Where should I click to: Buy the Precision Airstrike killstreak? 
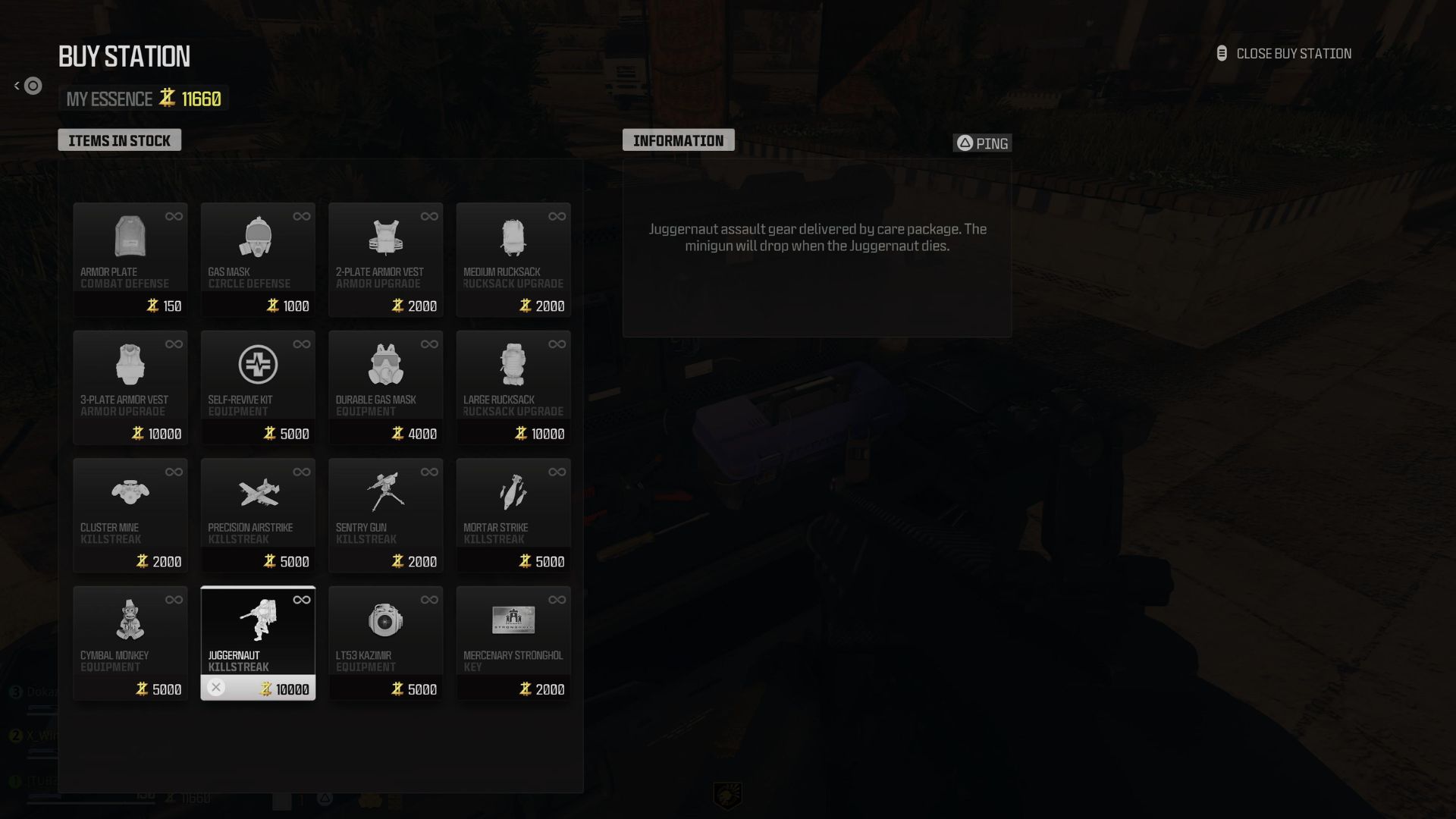tap(258, 514)
